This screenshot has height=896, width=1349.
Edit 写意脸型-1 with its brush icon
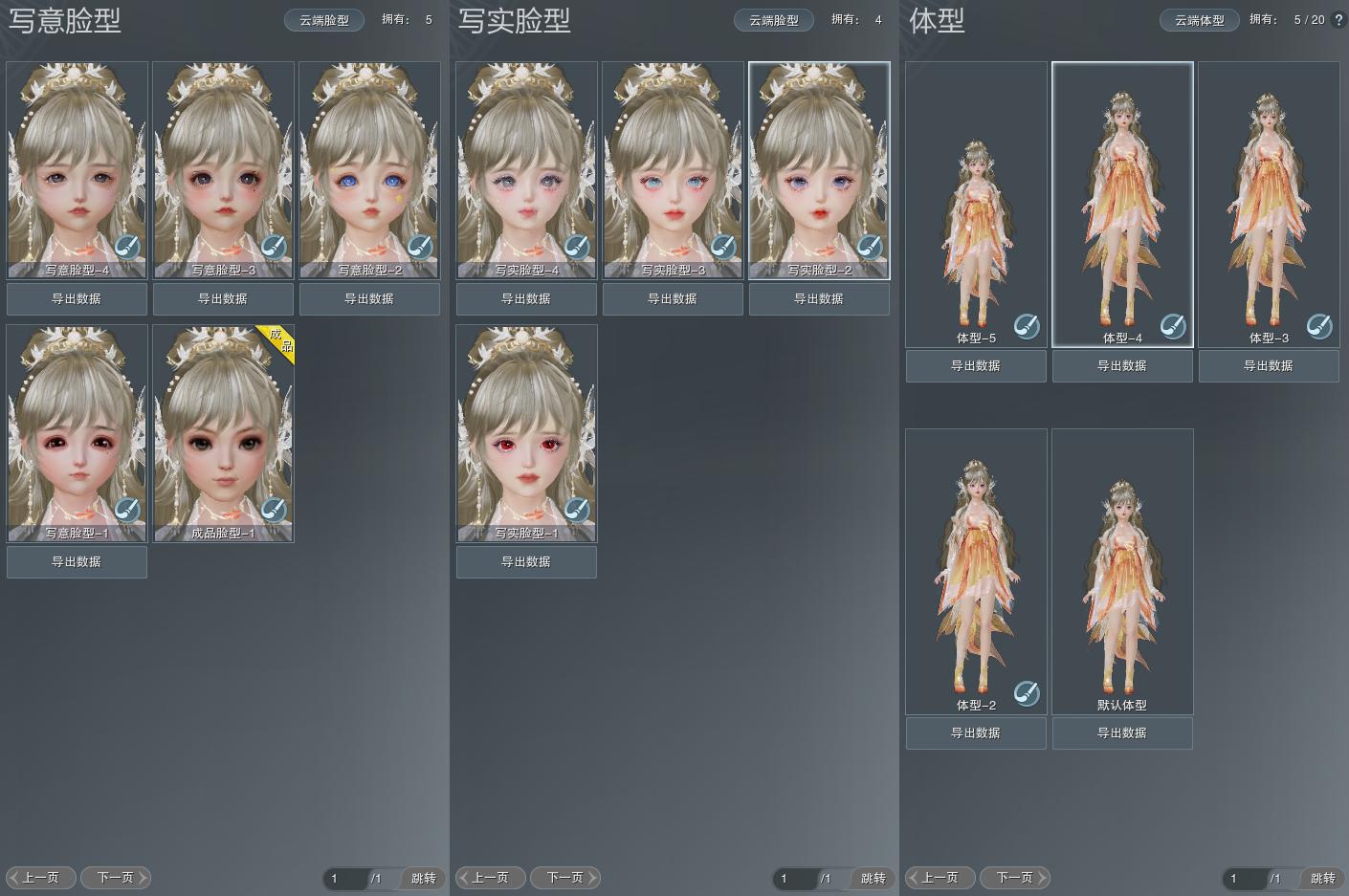tap(127, 510)
